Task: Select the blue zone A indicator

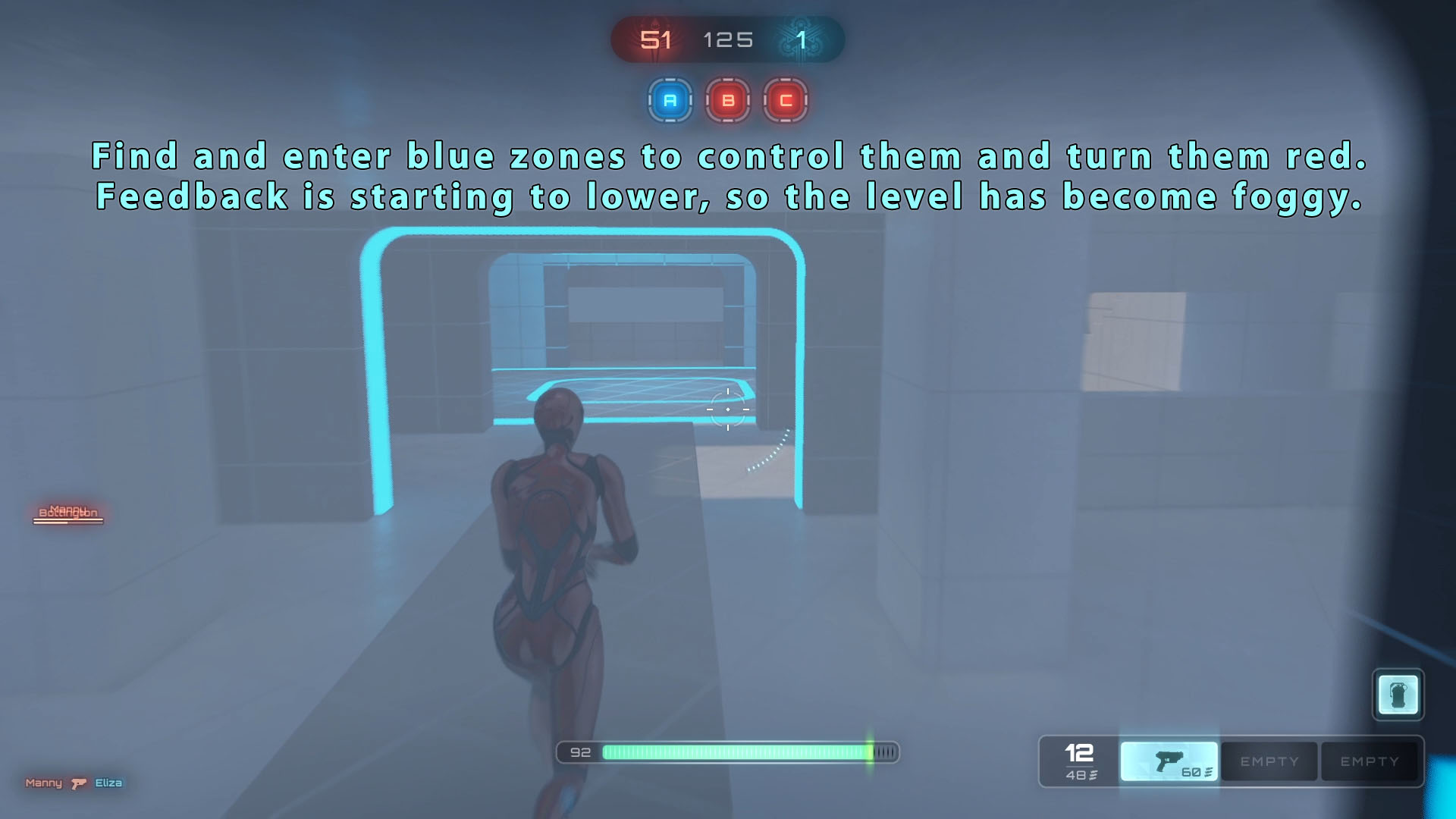Action: click(x=670, y=100)
